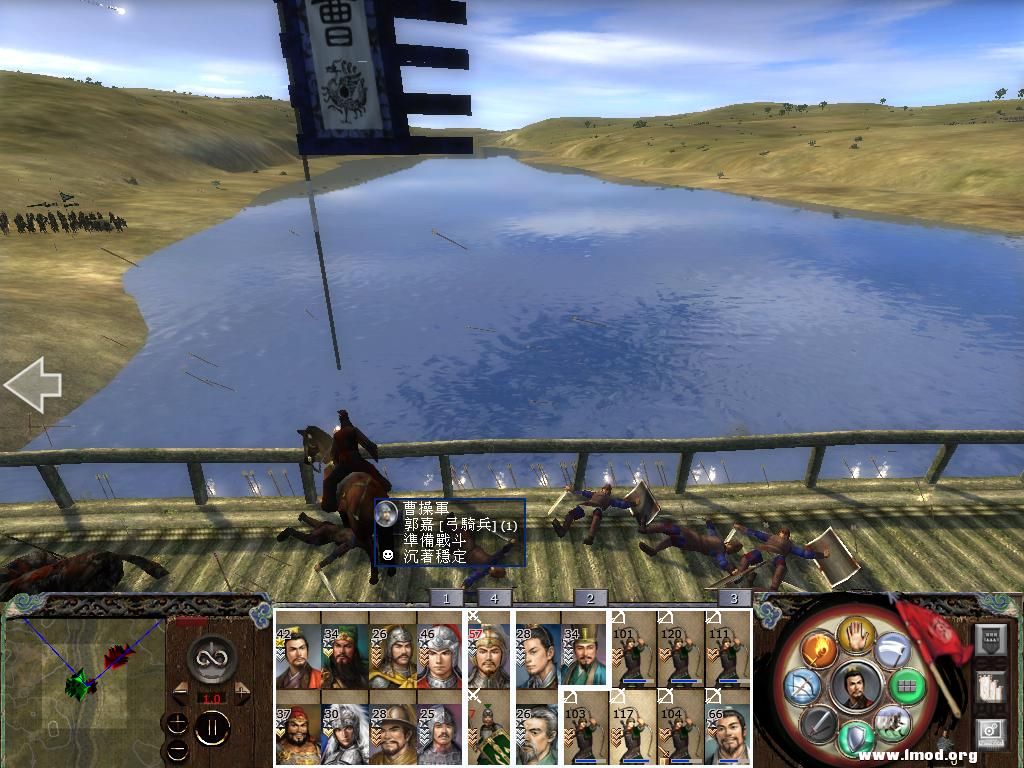Toggle the shield guard mode button

856,736
